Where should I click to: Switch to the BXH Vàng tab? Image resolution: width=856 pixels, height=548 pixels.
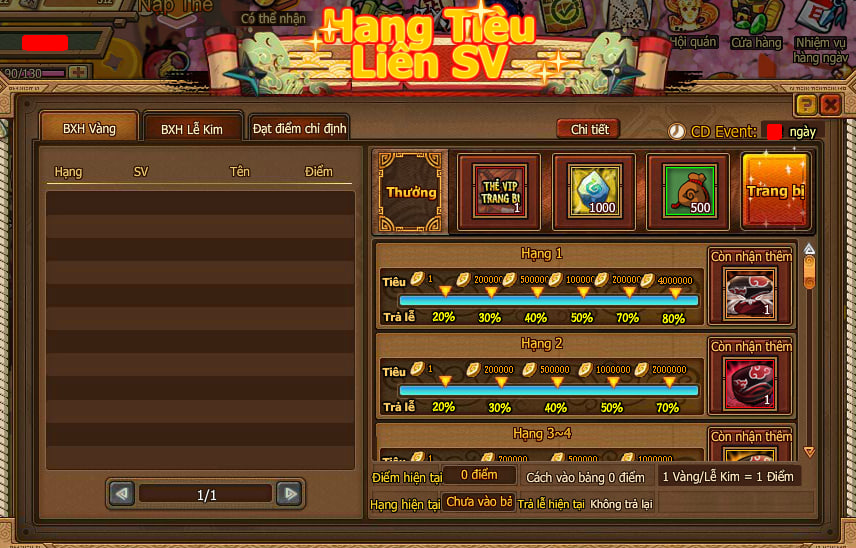(89, 128)
